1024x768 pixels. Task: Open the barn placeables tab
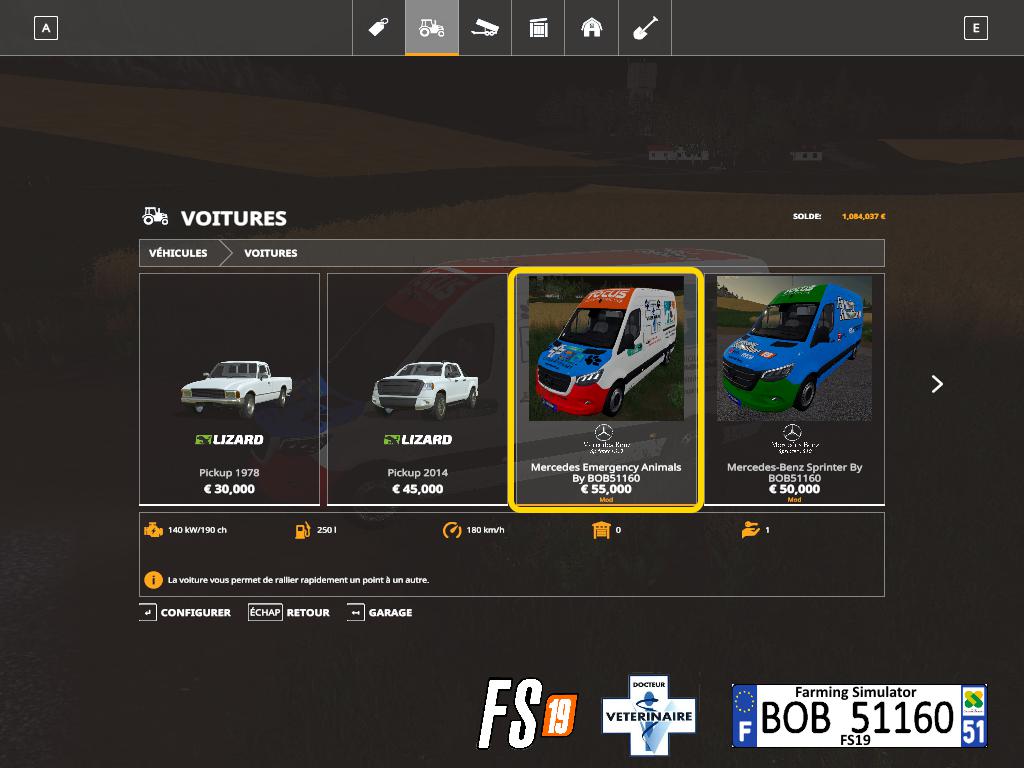[592, 28]
